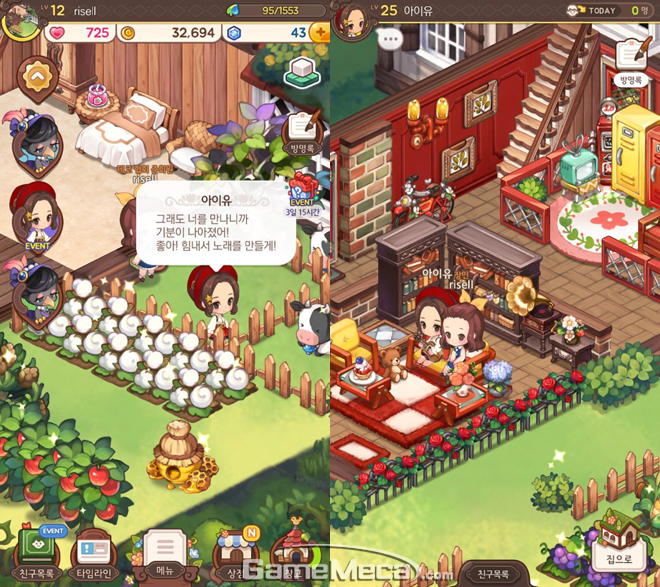660x587 pixels.
Task: Click the ellipsis chat bubble icon
Action: pos(391,41)
